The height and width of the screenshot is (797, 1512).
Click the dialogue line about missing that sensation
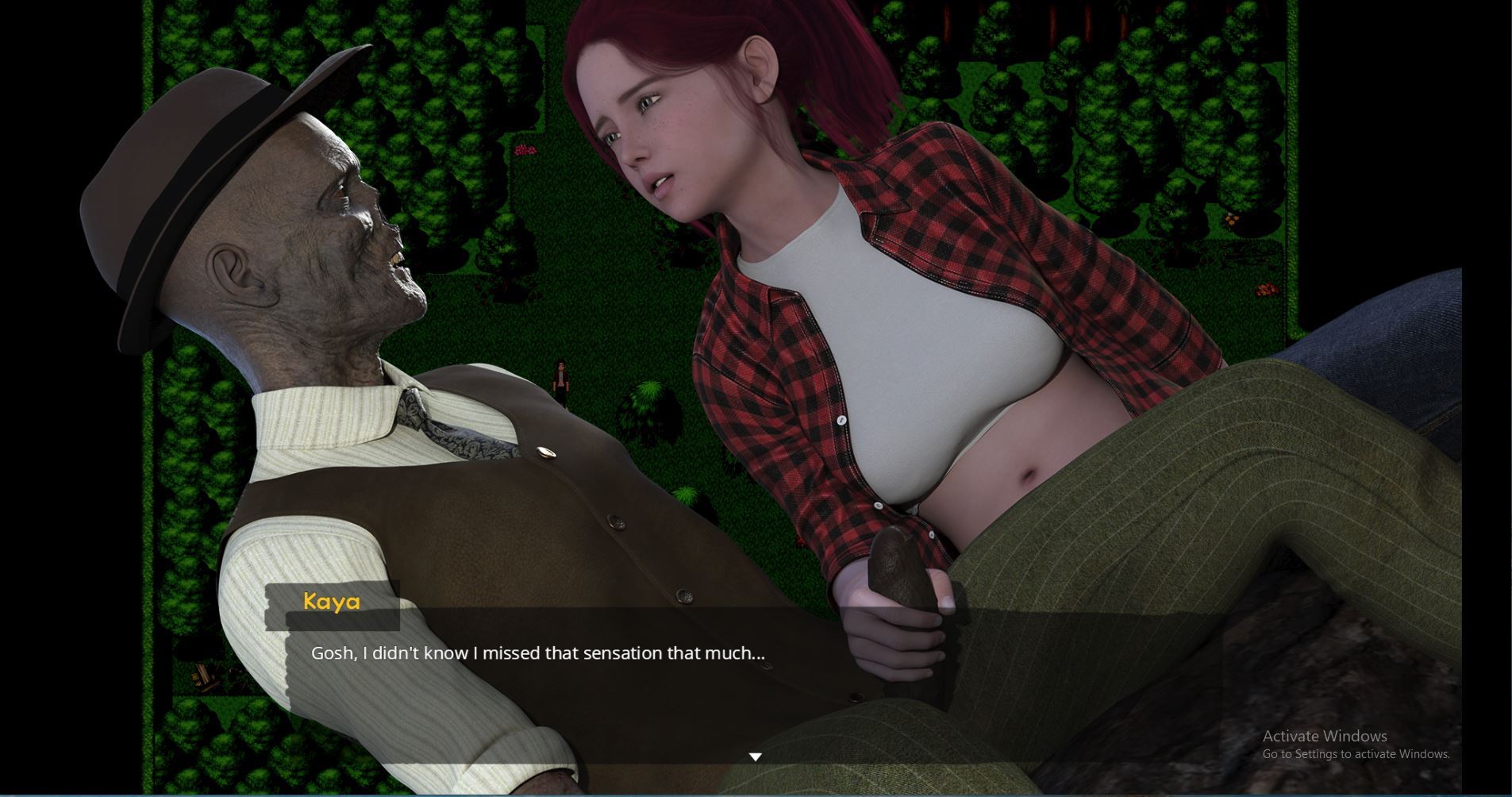pos(537,653)
